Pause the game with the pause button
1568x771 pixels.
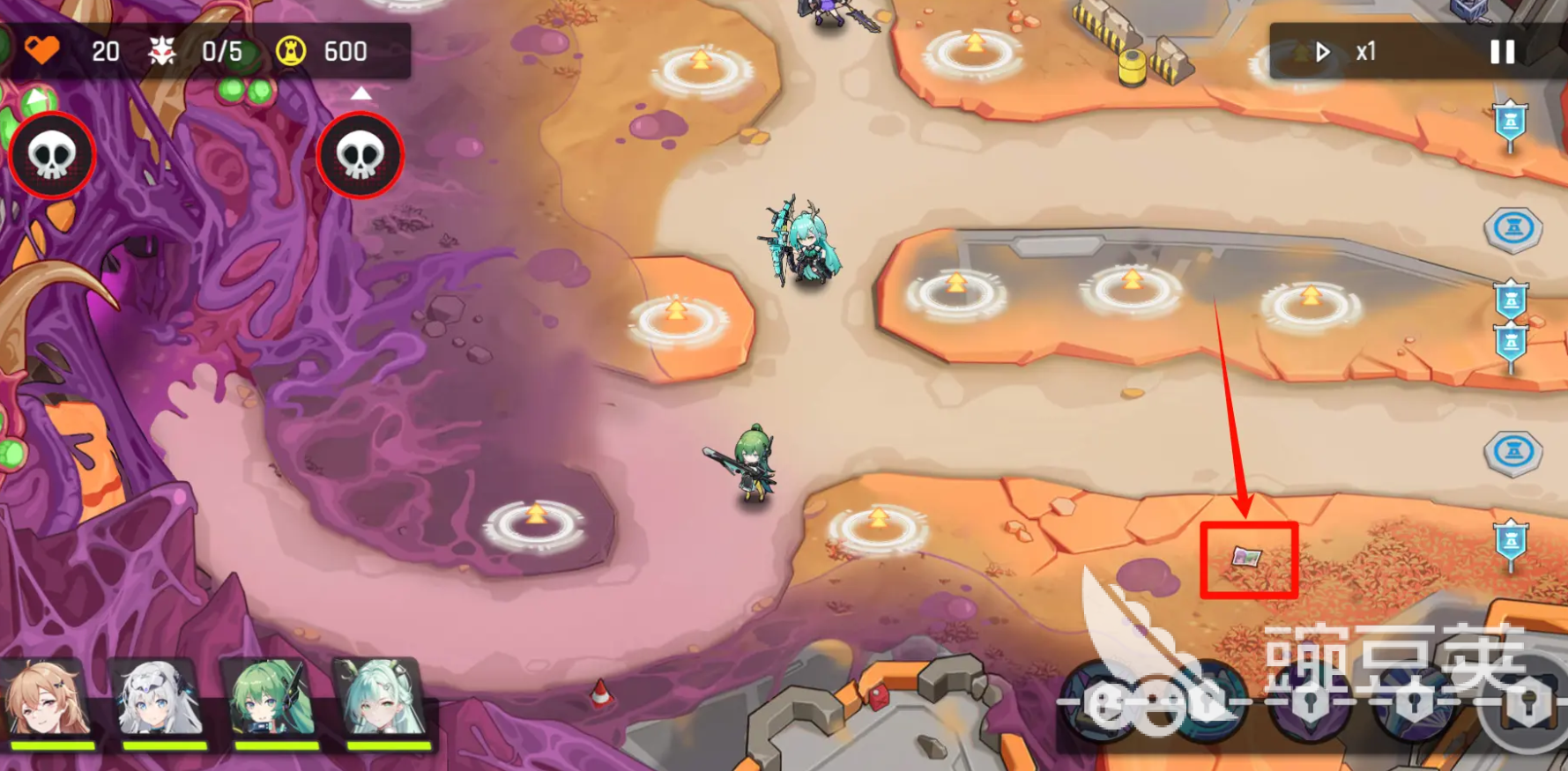pos(1502,52)
